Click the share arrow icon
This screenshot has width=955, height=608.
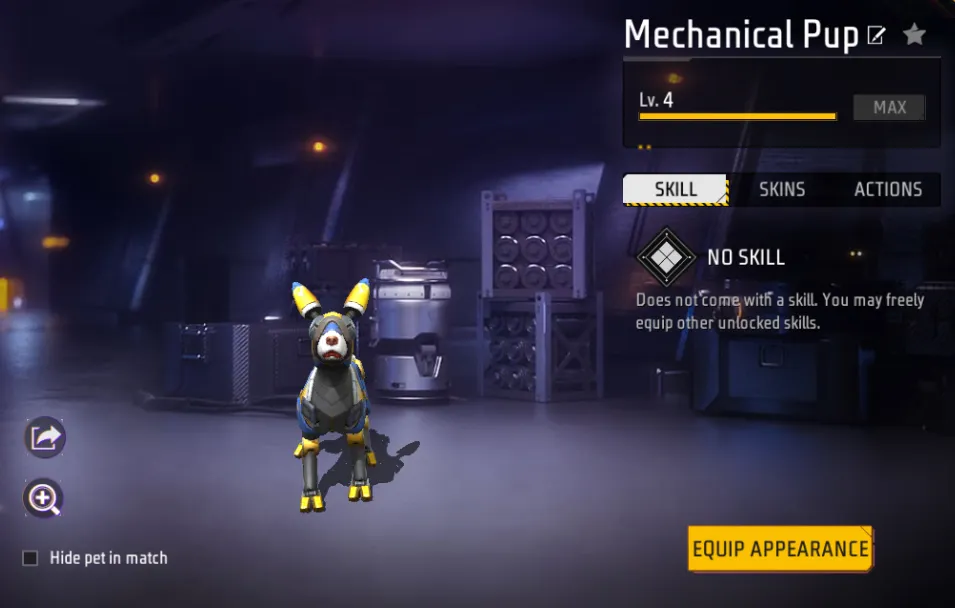[45, 437]
